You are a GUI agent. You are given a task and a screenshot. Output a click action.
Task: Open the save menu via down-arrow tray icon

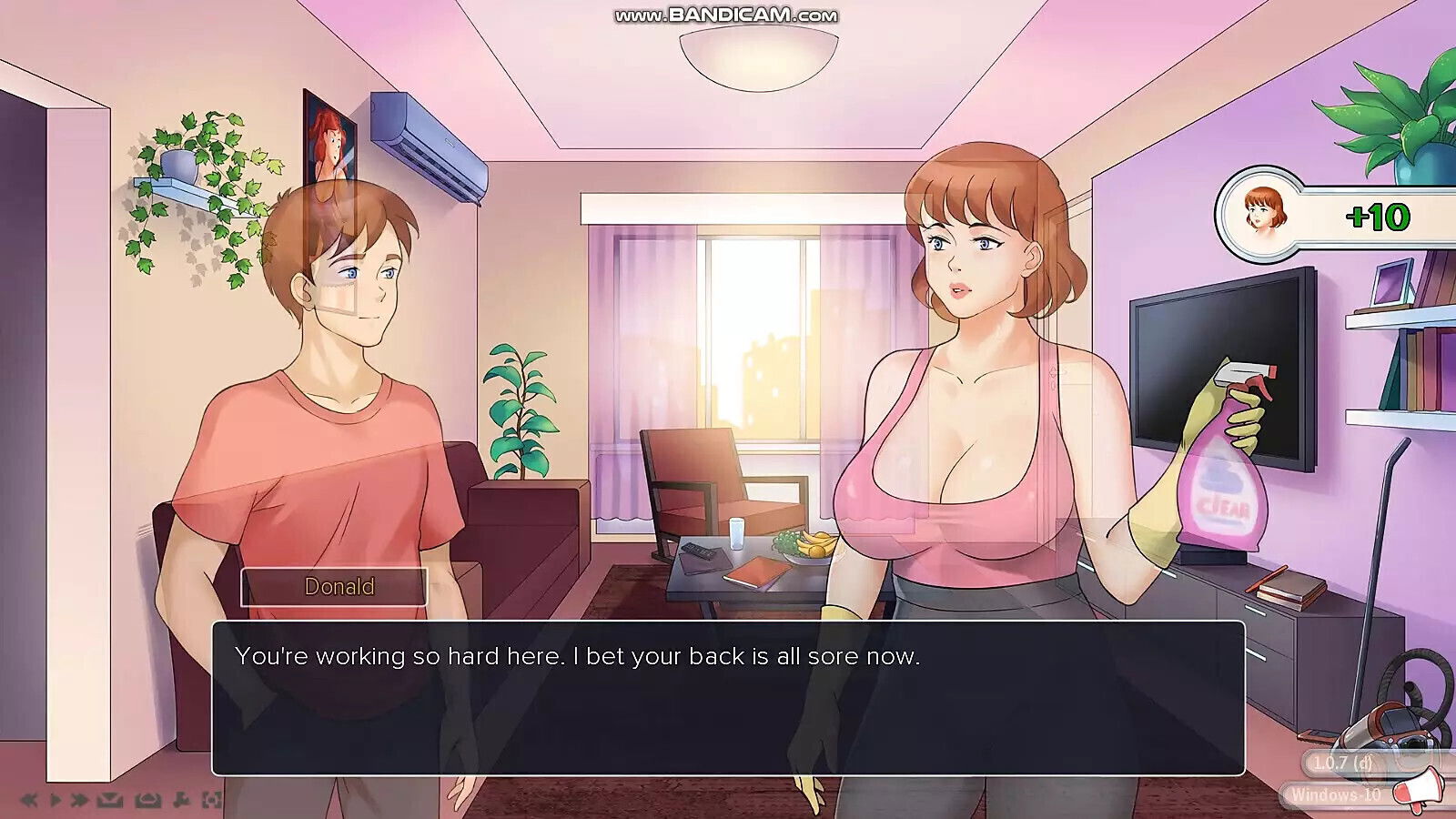coord(110,800)
